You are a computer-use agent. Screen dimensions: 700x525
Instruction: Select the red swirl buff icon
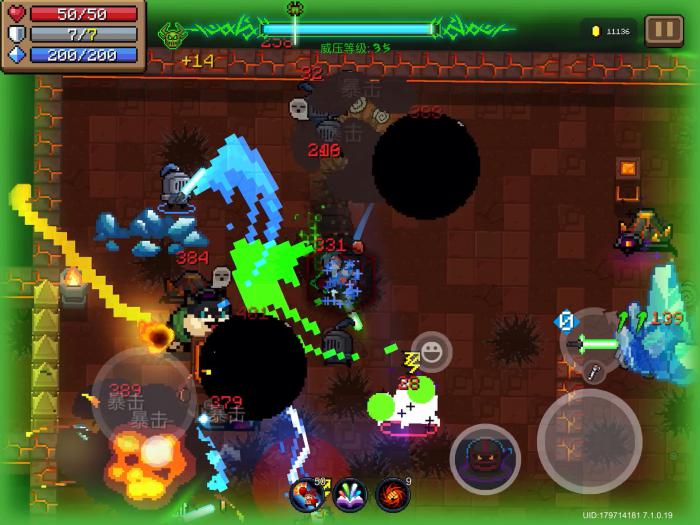393,494
